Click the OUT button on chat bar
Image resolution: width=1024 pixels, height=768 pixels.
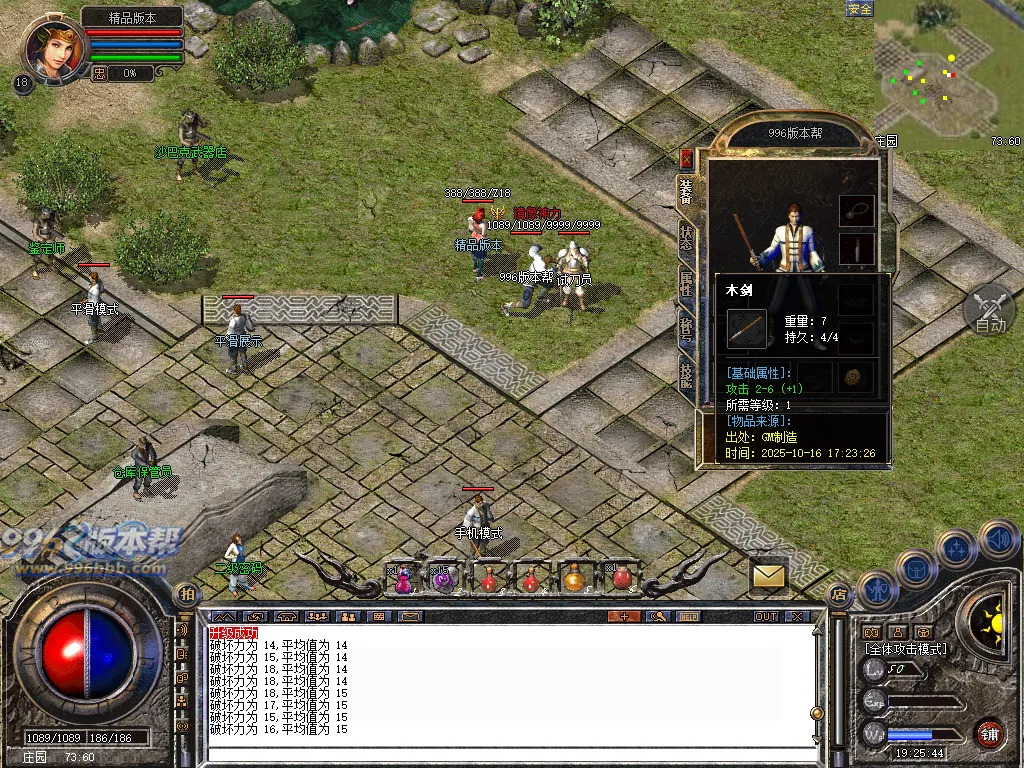[x=766, y=616]
